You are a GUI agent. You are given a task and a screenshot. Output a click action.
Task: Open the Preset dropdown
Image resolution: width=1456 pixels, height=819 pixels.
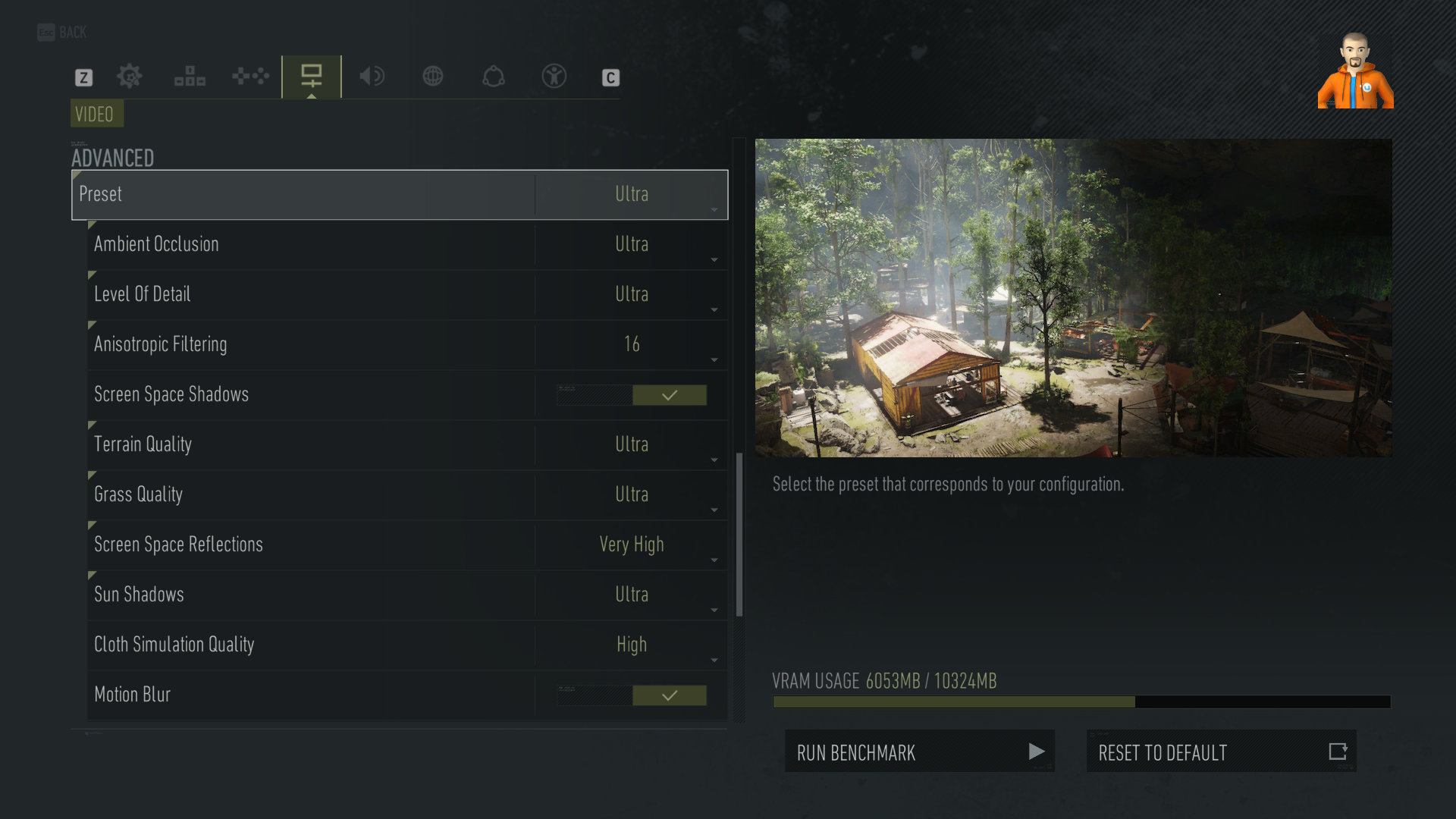coord(631,195)
